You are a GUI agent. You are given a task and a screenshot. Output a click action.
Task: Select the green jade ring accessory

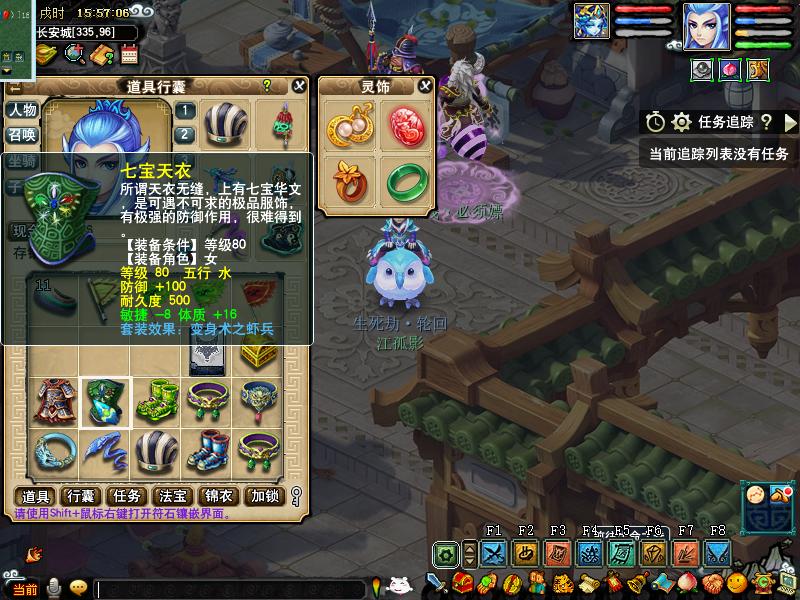407,179
